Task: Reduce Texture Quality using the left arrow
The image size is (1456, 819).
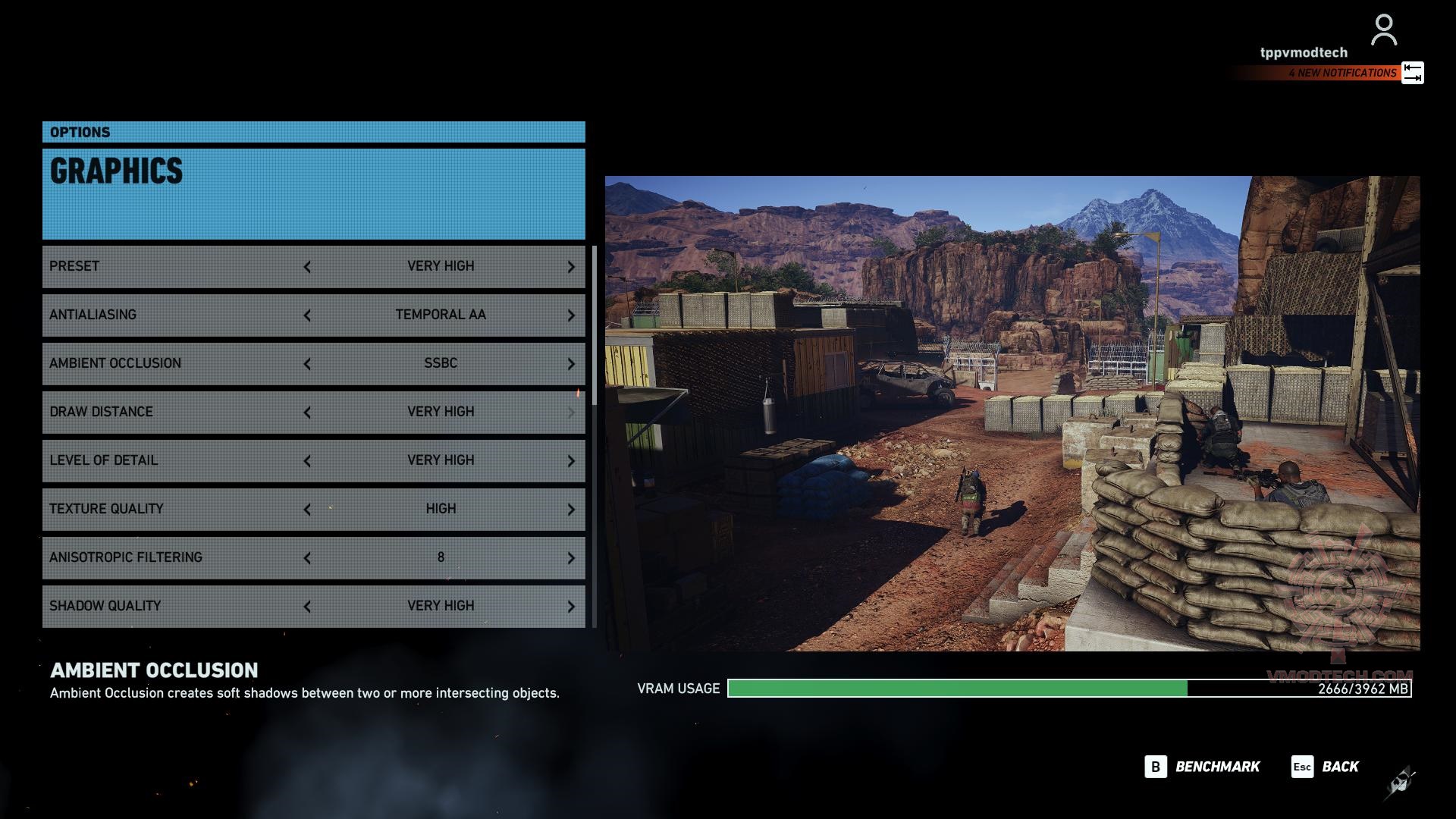Action: pyautogui.click(x=307, y=510)
